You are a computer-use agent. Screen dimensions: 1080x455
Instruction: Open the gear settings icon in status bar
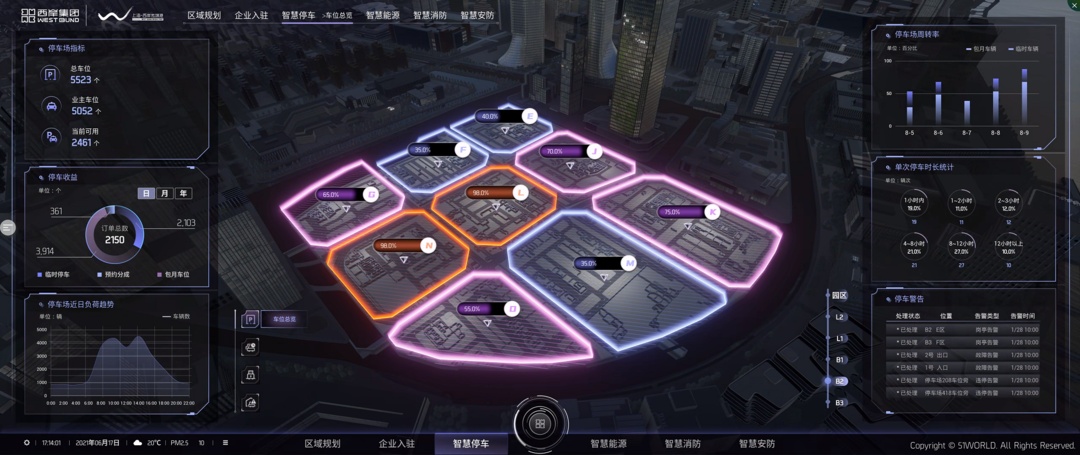27,443
